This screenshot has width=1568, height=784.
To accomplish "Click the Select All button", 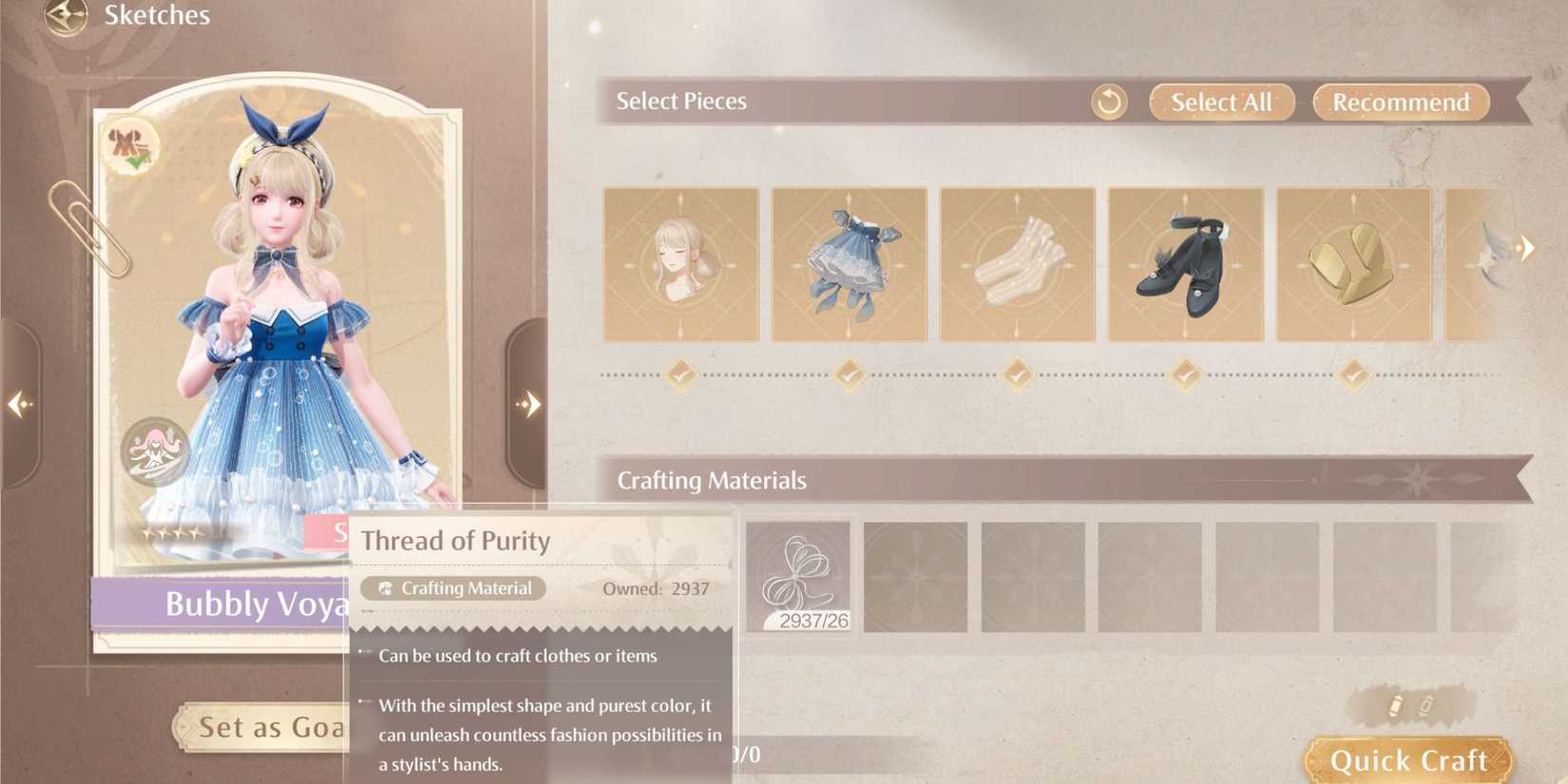I will (x=1220, y=102).
